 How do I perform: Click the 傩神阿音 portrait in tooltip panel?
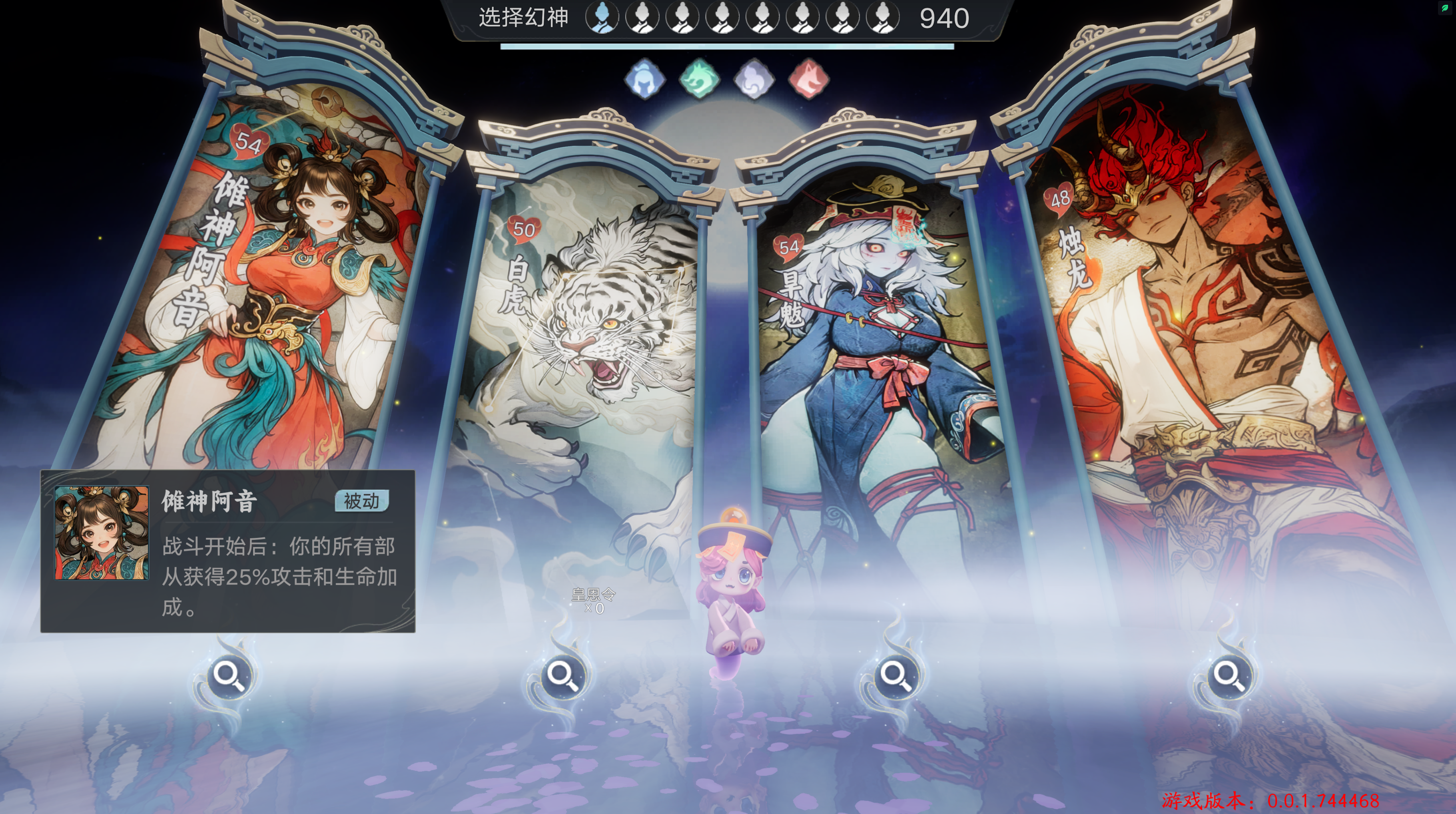[102, 533]
